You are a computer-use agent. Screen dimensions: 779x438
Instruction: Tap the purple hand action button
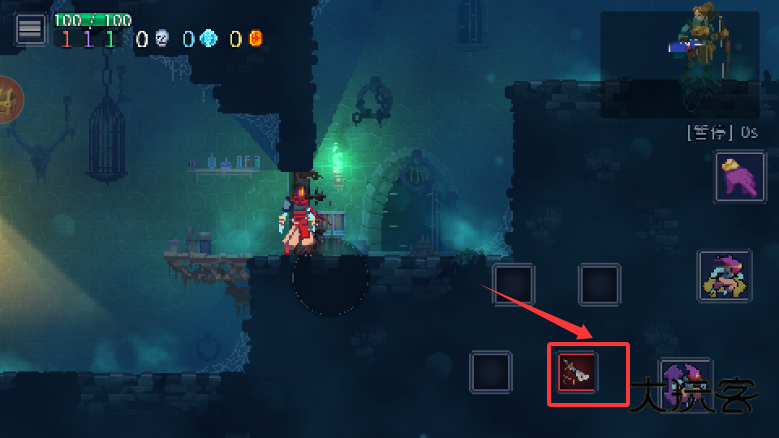pos(739,176)
